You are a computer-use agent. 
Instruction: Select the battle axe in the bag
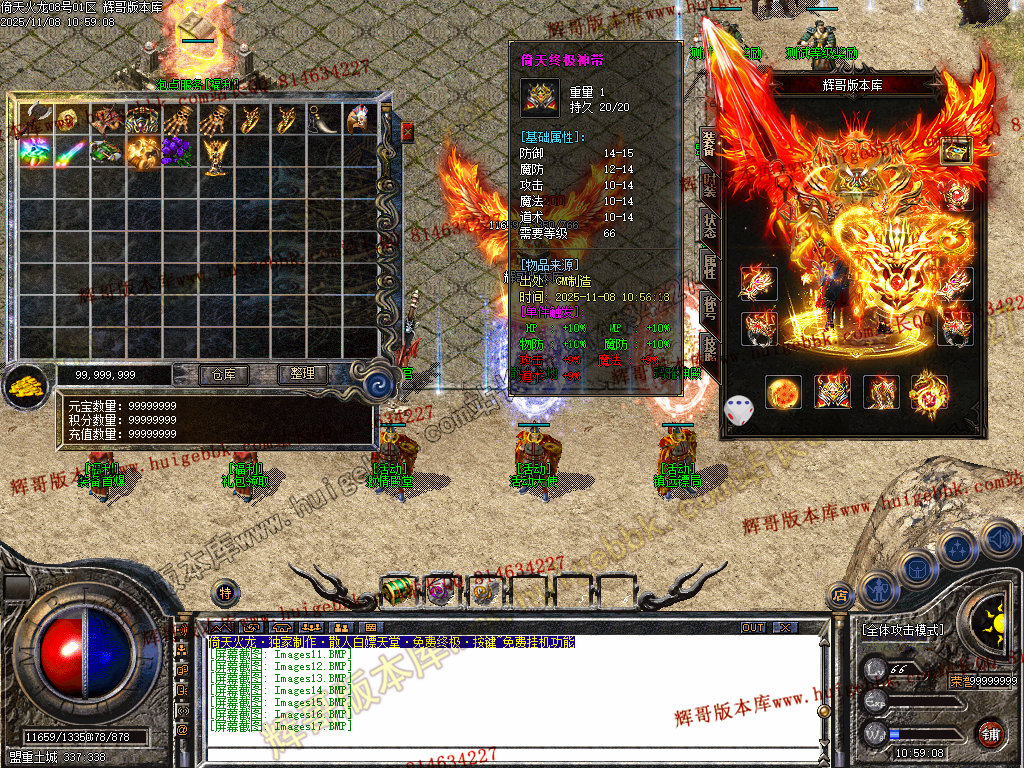pyautogui.click(x=35, y=120)
